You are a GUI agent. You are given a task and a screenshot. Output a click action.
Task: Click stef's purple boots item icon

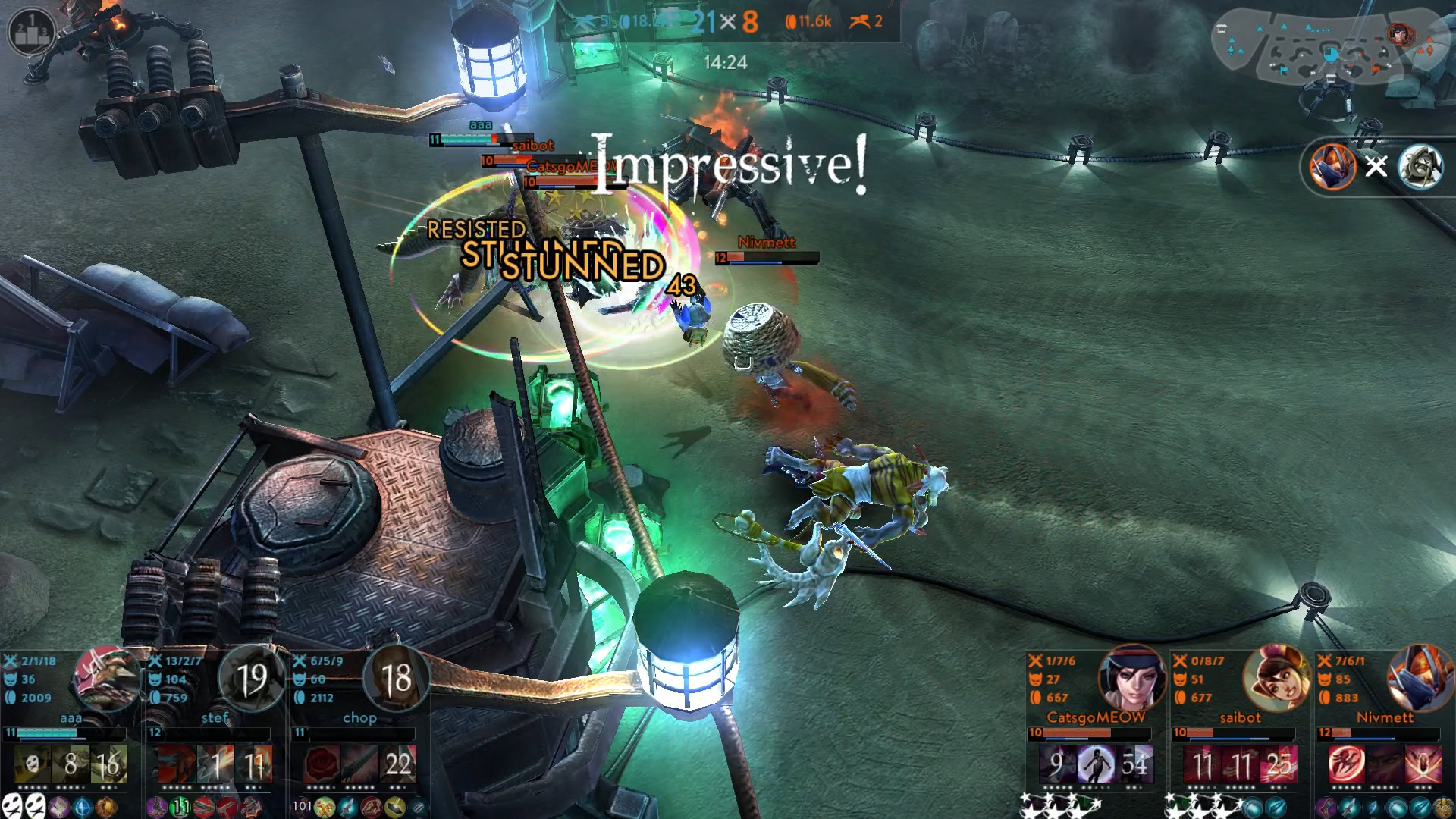[x=158, y=807]
